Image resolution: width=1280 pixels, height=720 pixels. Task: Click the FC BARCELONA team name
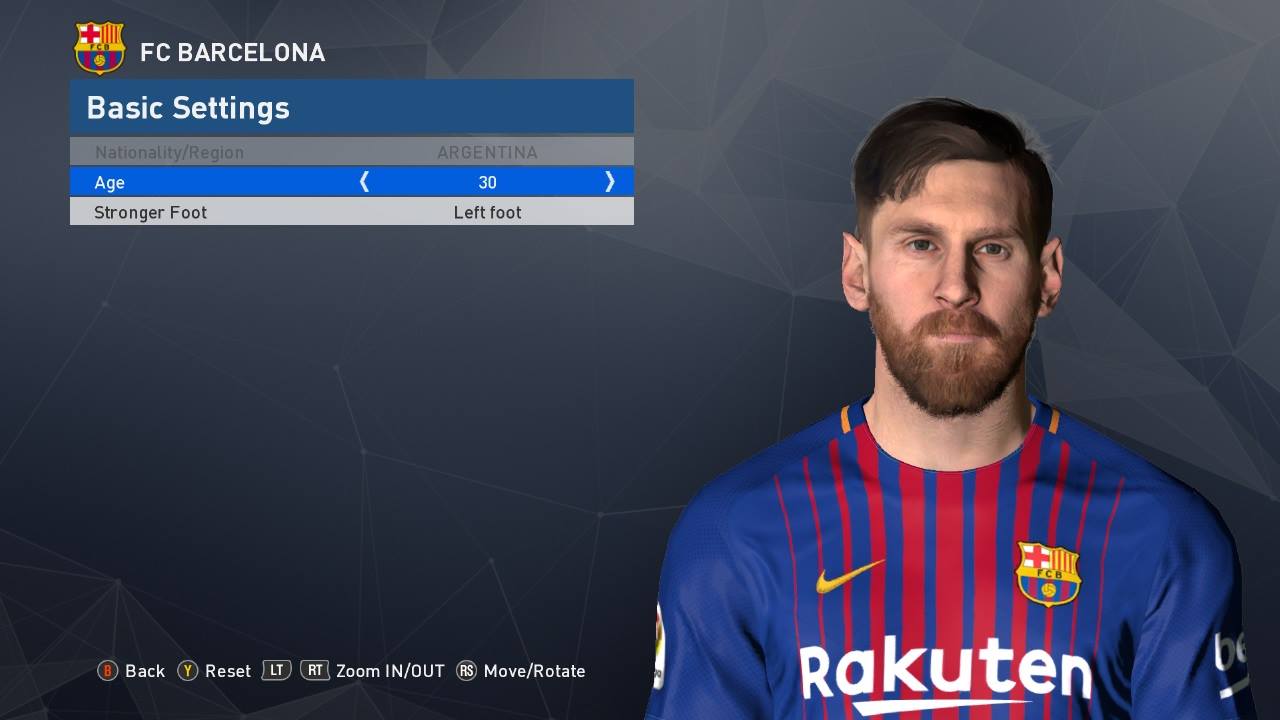point(235,53)
